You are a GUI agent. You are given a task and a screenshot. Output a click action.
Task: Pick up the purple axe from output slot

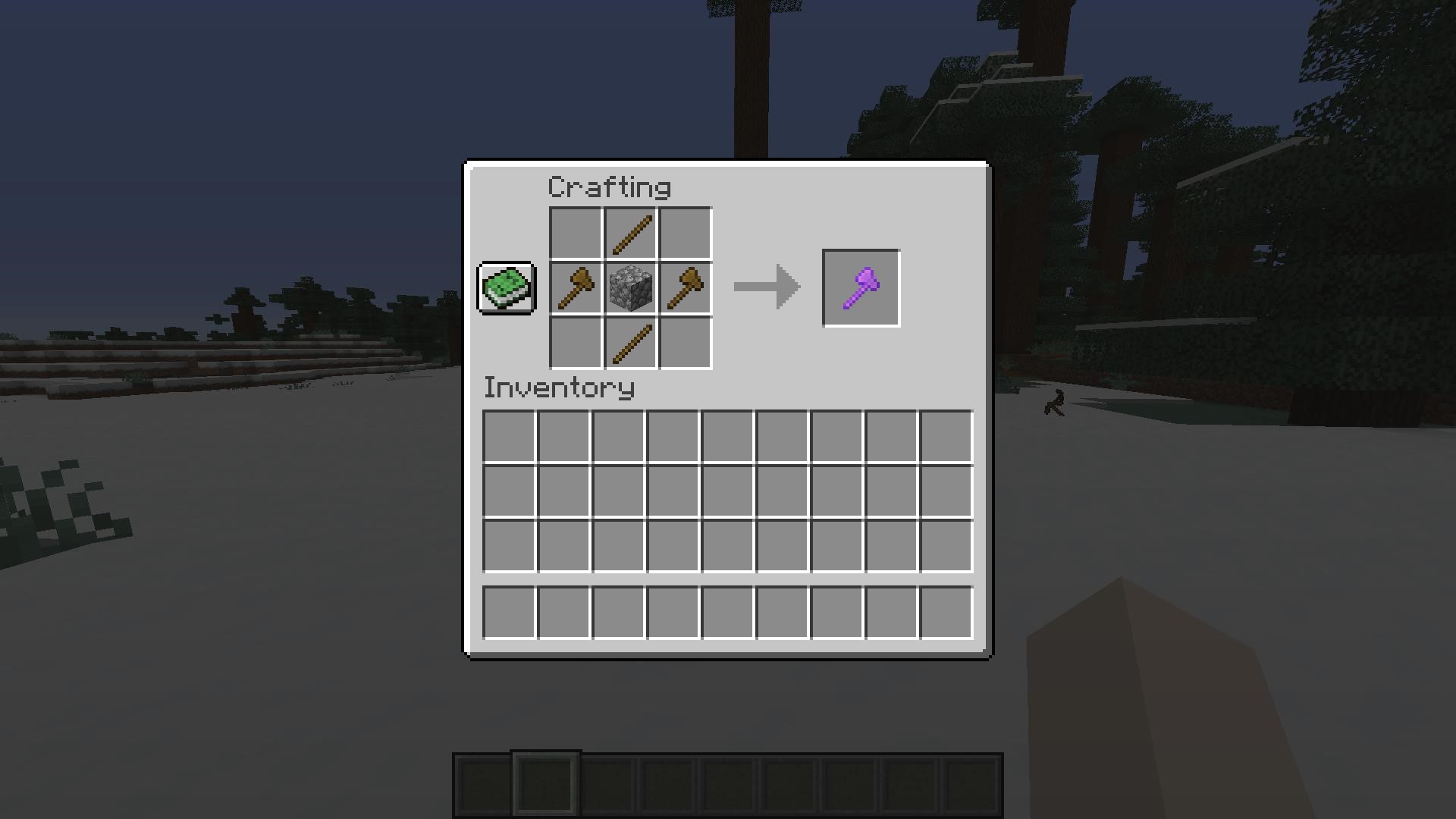coord(860,288)
